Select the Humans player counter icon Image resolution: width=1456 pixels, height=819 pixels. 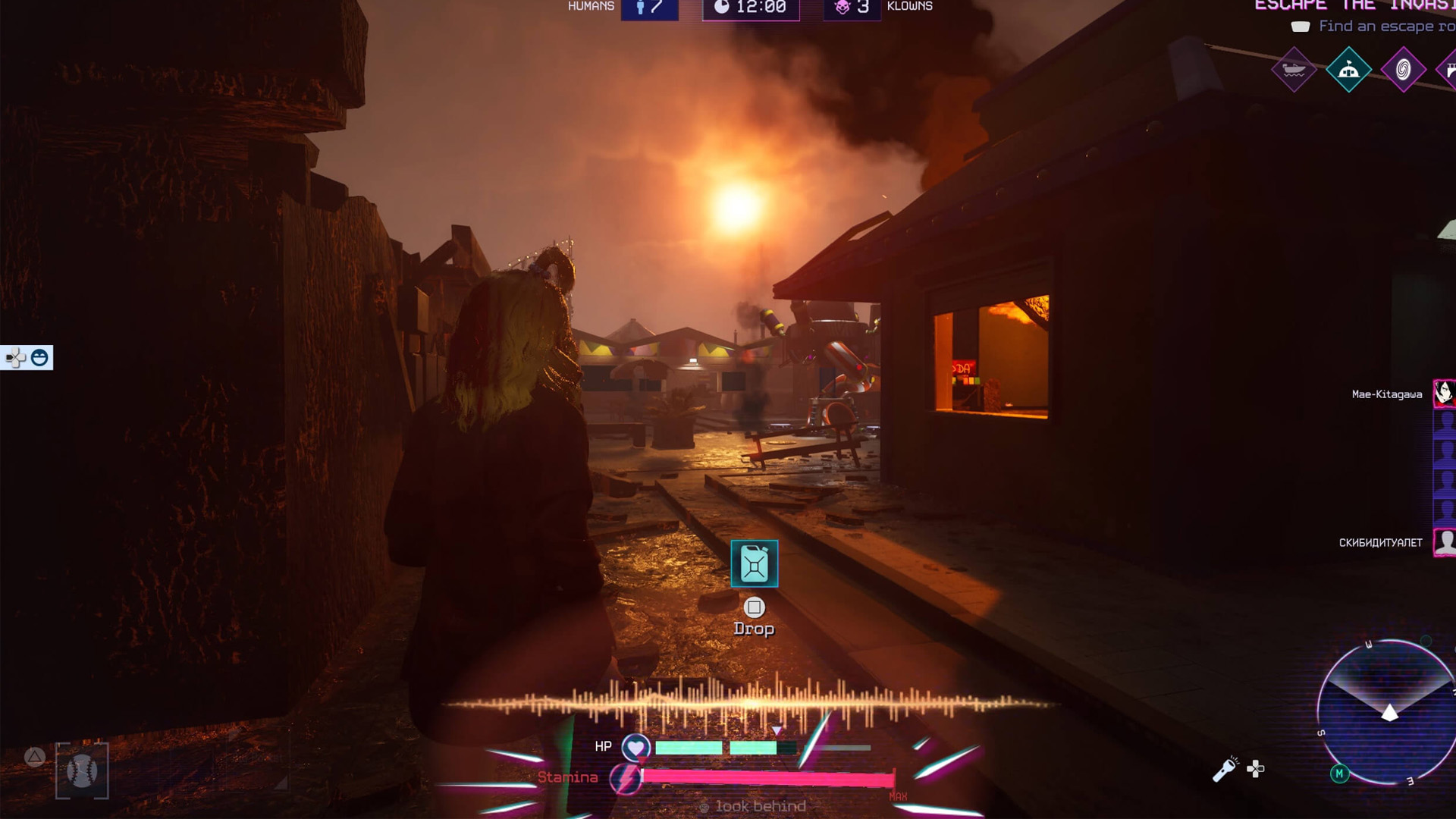(x=642, y=8)
